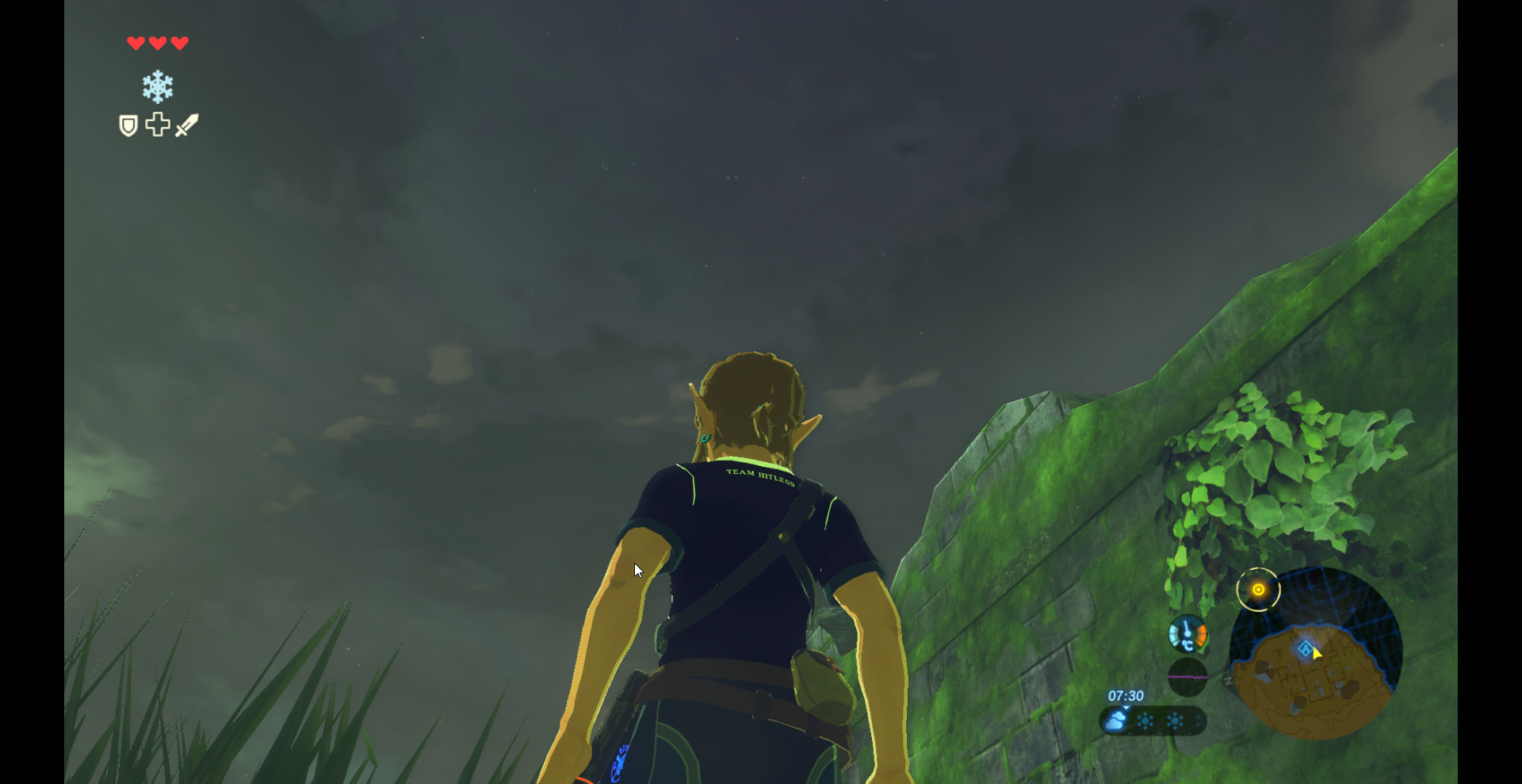Image resolution: width=1522 pixels, height=784 pixels.
Task: Click the second snowflake forecast icon
Action: tap(1175, 721)
